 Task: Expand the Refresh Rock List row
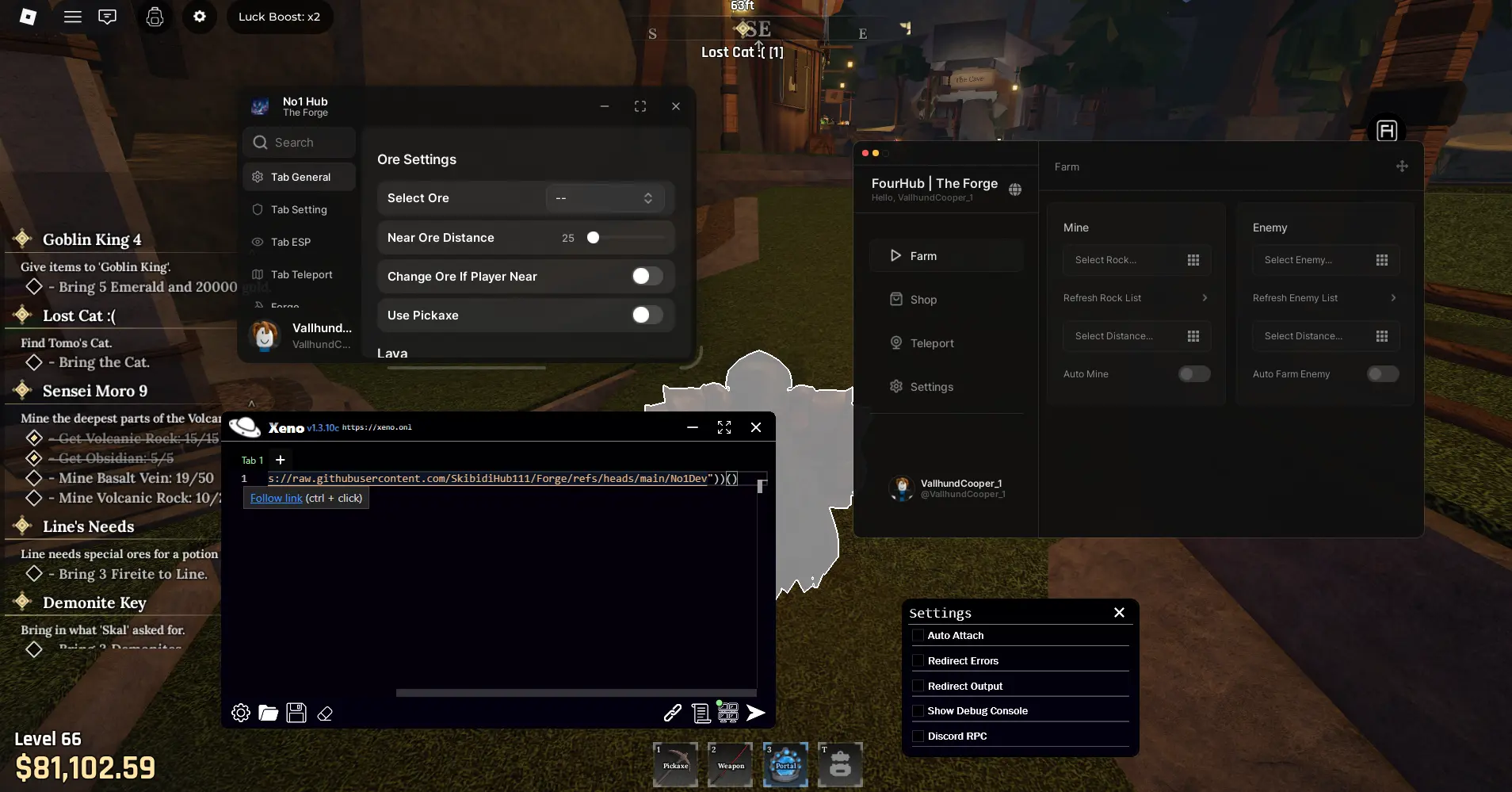[x=1136, y=297]
